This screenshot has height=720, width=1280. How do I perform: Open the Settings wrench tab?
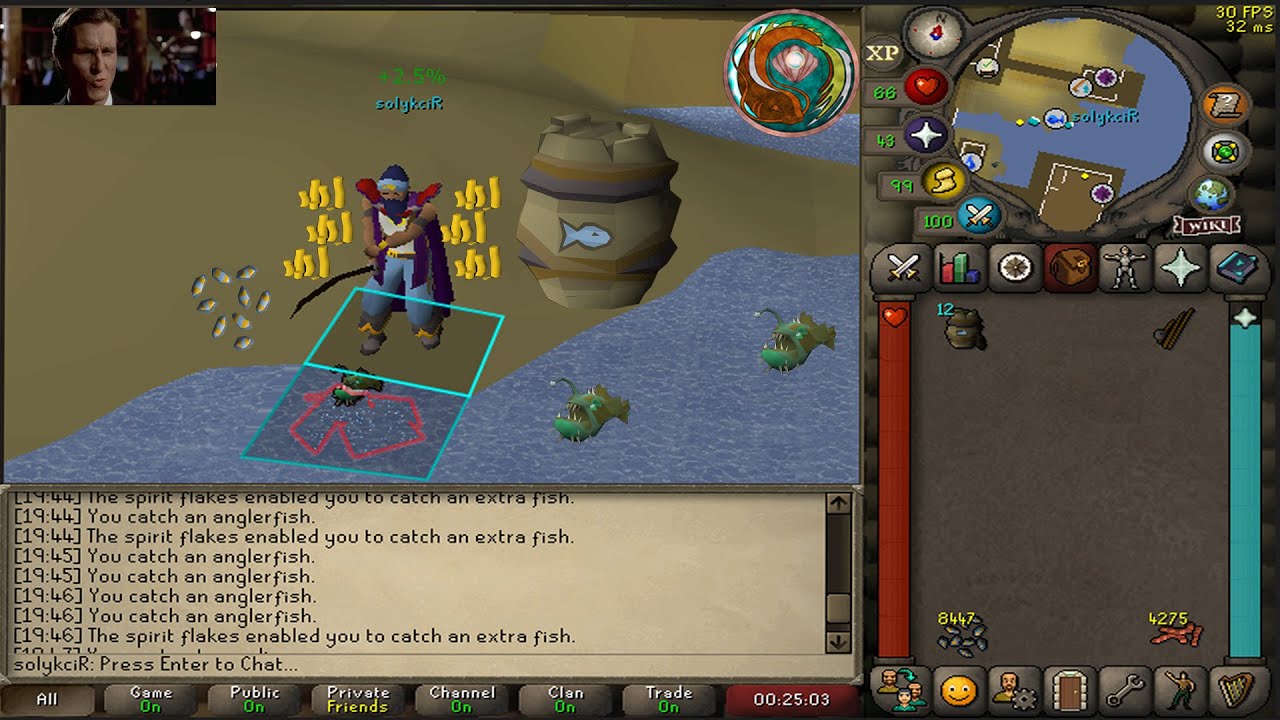tap(1125, 690)
